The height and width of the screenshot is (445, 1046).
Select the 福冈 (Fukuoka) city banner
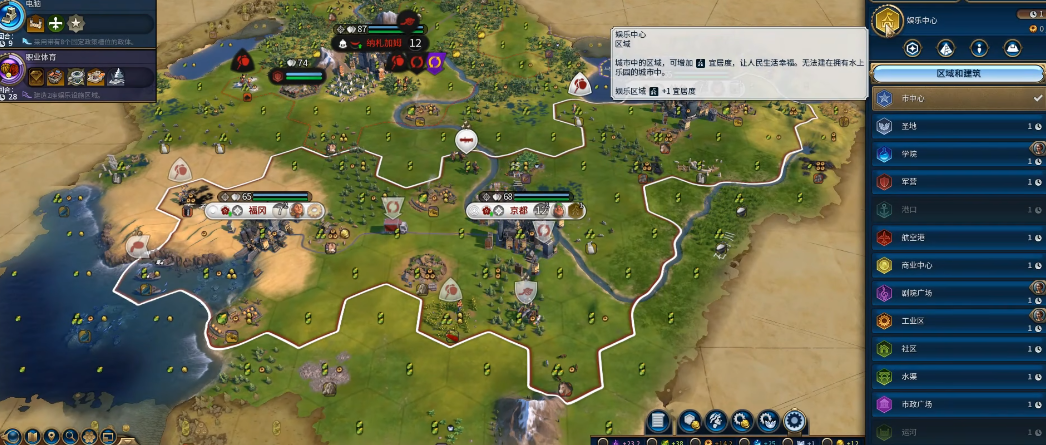(x=256, y=210)
